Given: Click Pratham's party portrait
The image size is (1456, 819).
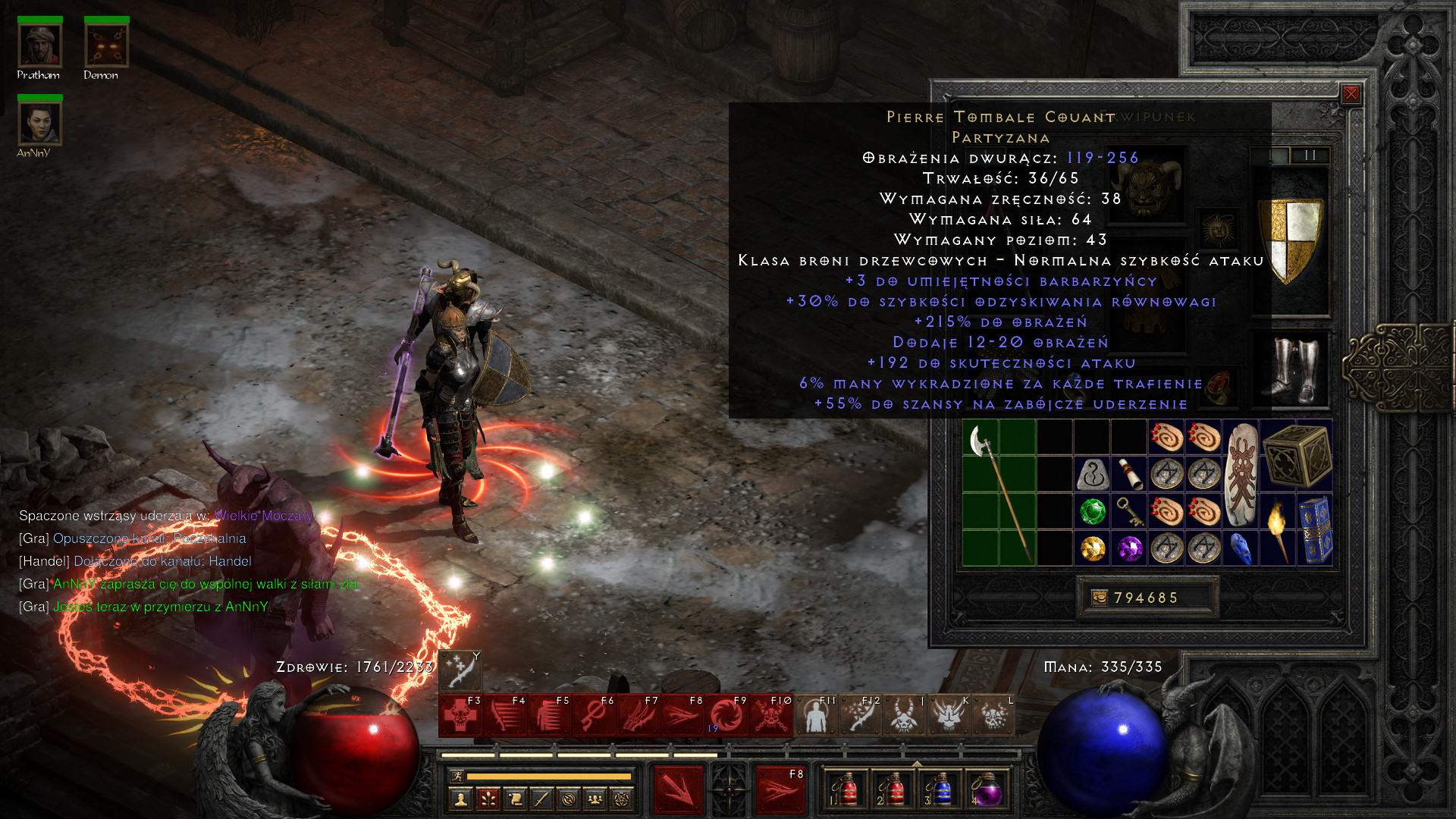Looking at the screenshot, I should point(39,45).
